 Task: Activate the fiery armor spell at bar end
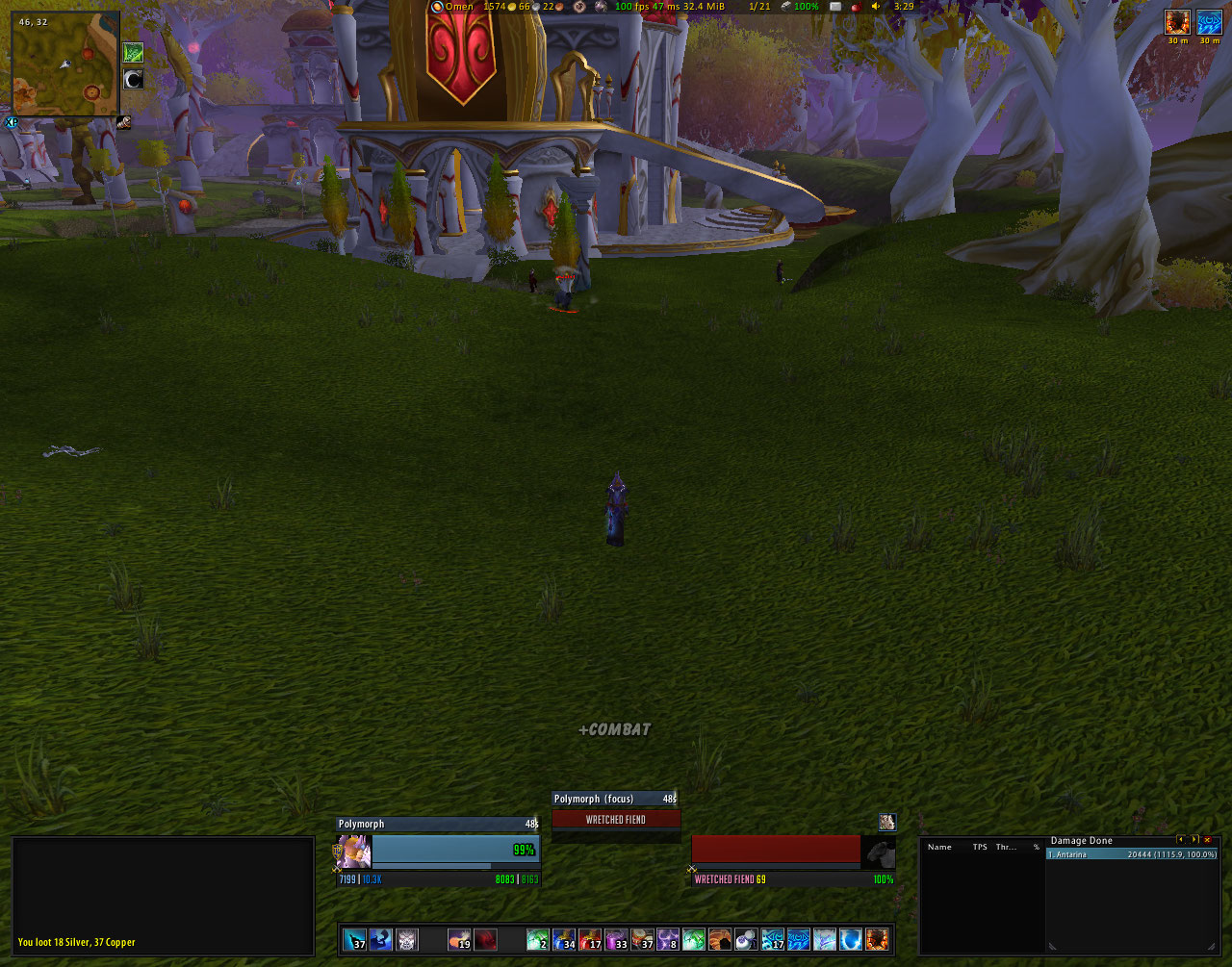tap(877, 939)
